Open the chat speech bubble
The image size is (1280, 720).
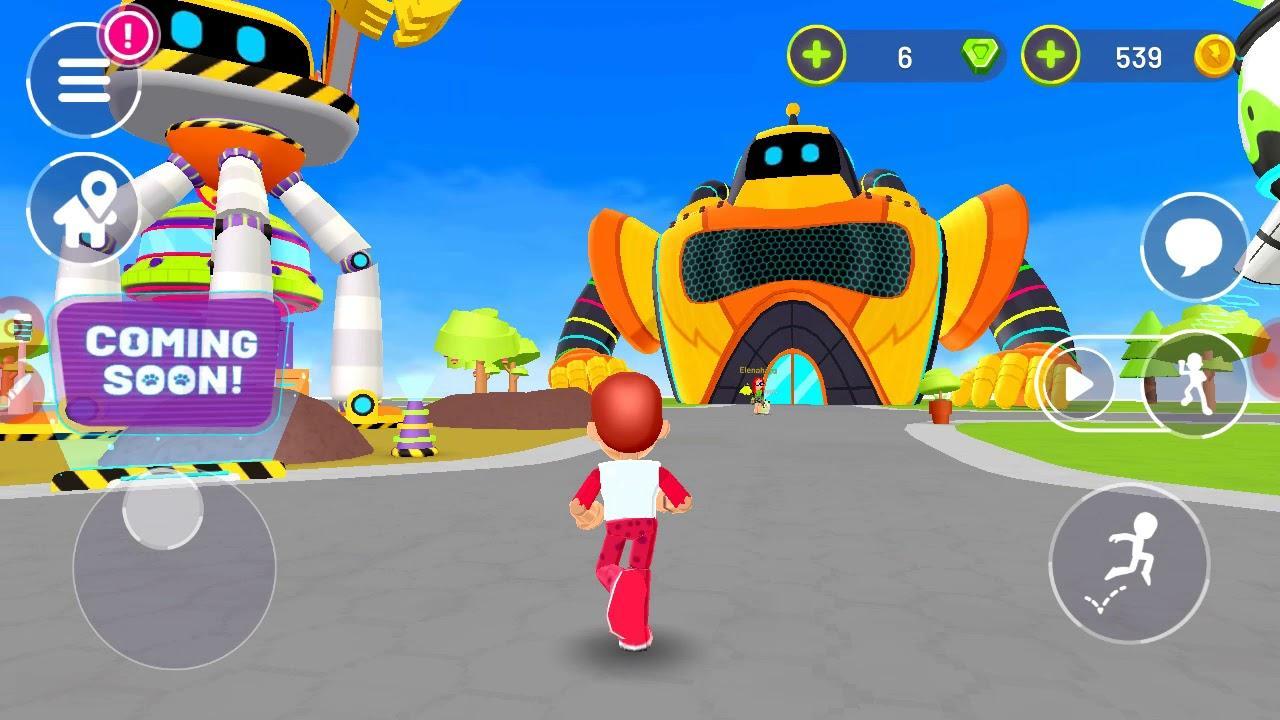pyautogui.click(x=1194, y=246)
